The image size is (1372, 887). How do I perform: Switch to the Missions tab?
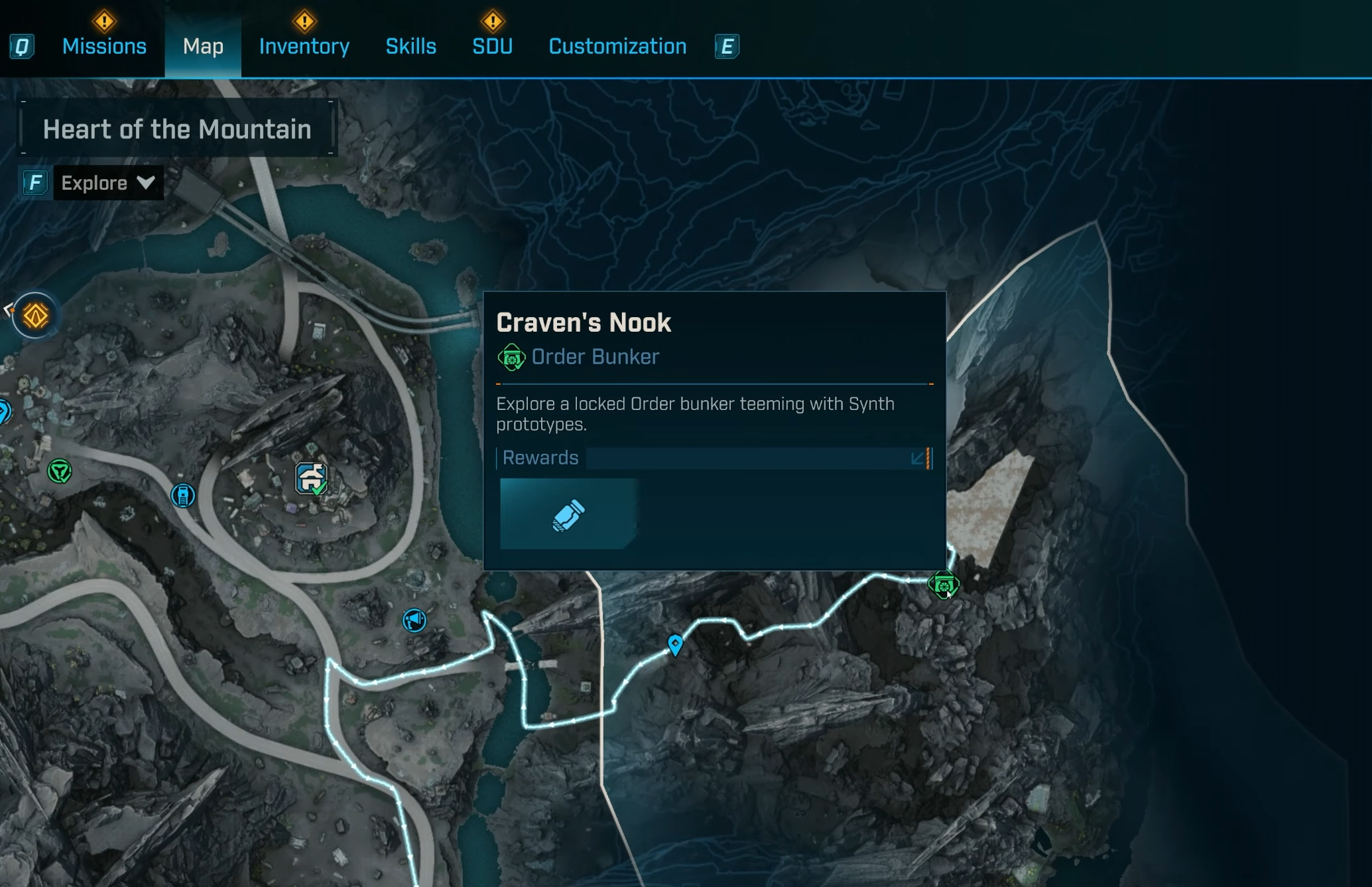(104, 46)
